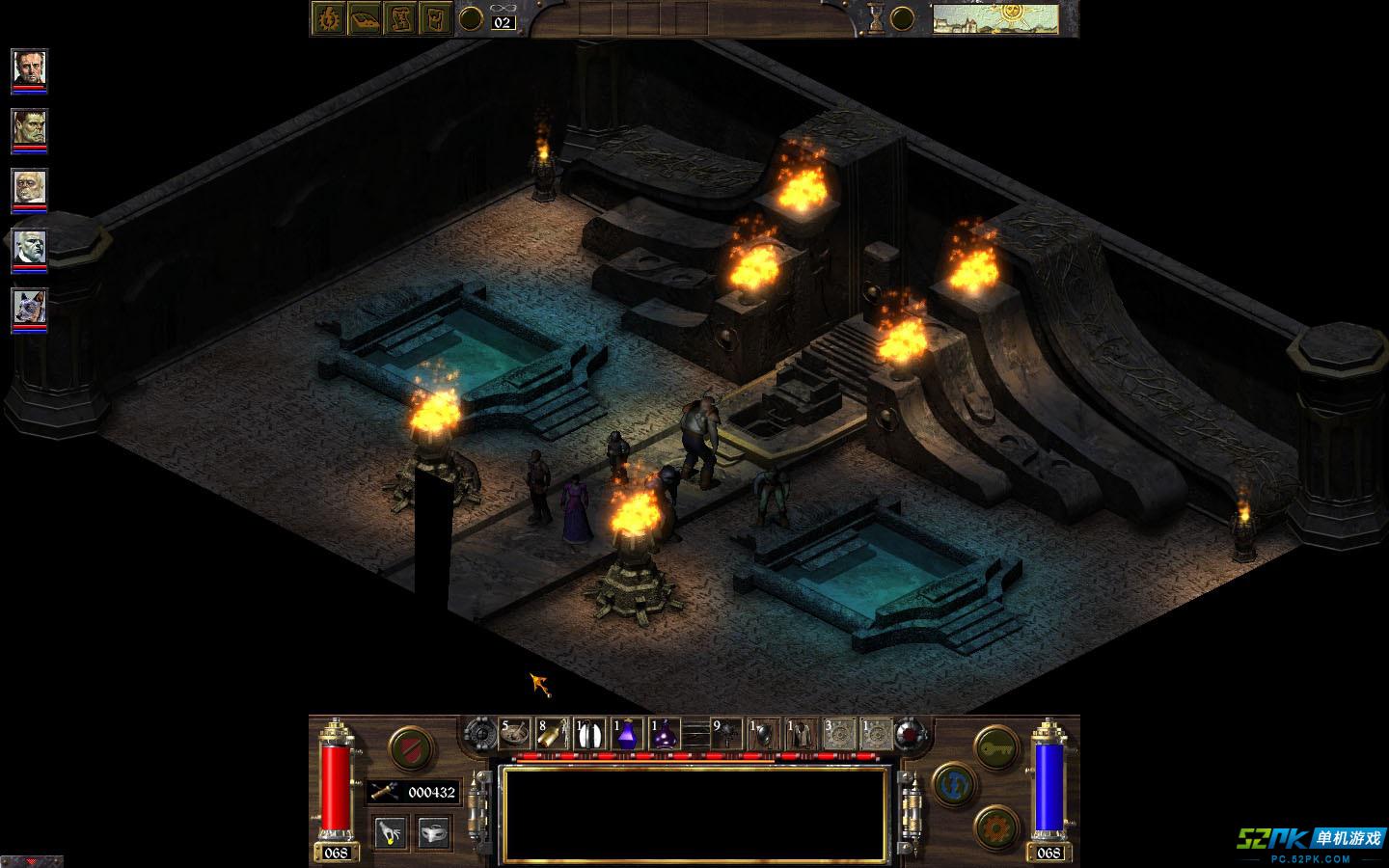
Task: Activate the white mask skill icon
Action: 435,831
